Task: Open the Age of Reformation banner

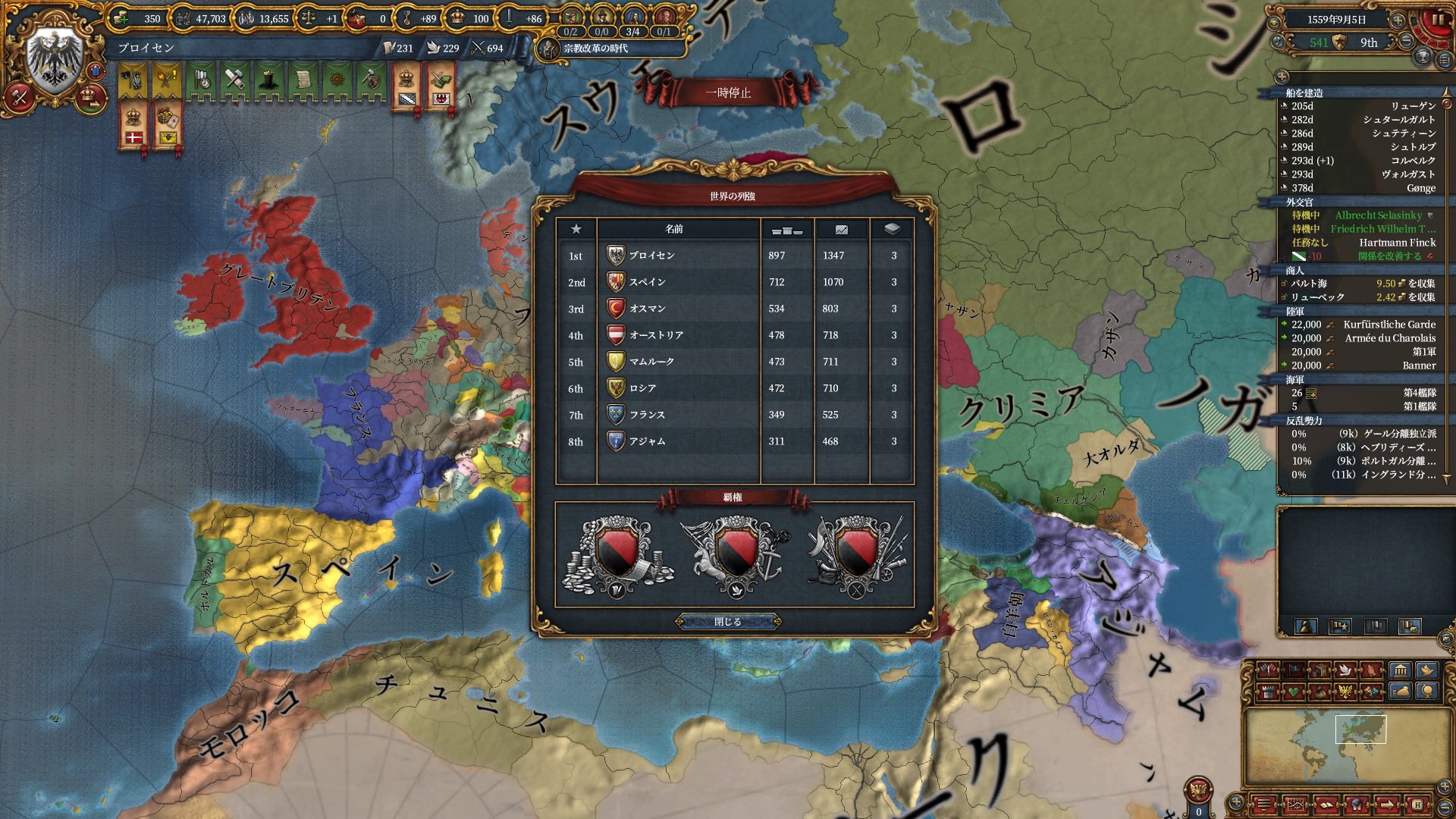Action: (x=595, y=49)
